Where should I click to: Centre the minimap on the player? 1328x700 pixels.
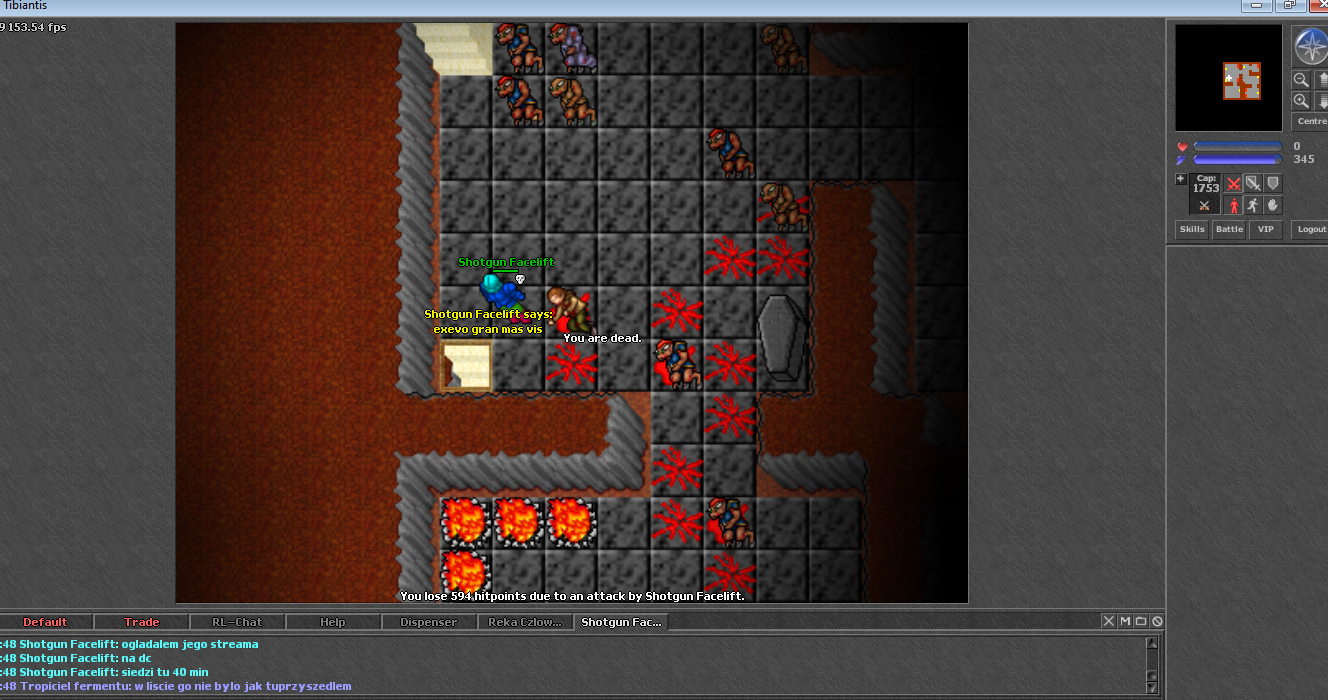1311,121
